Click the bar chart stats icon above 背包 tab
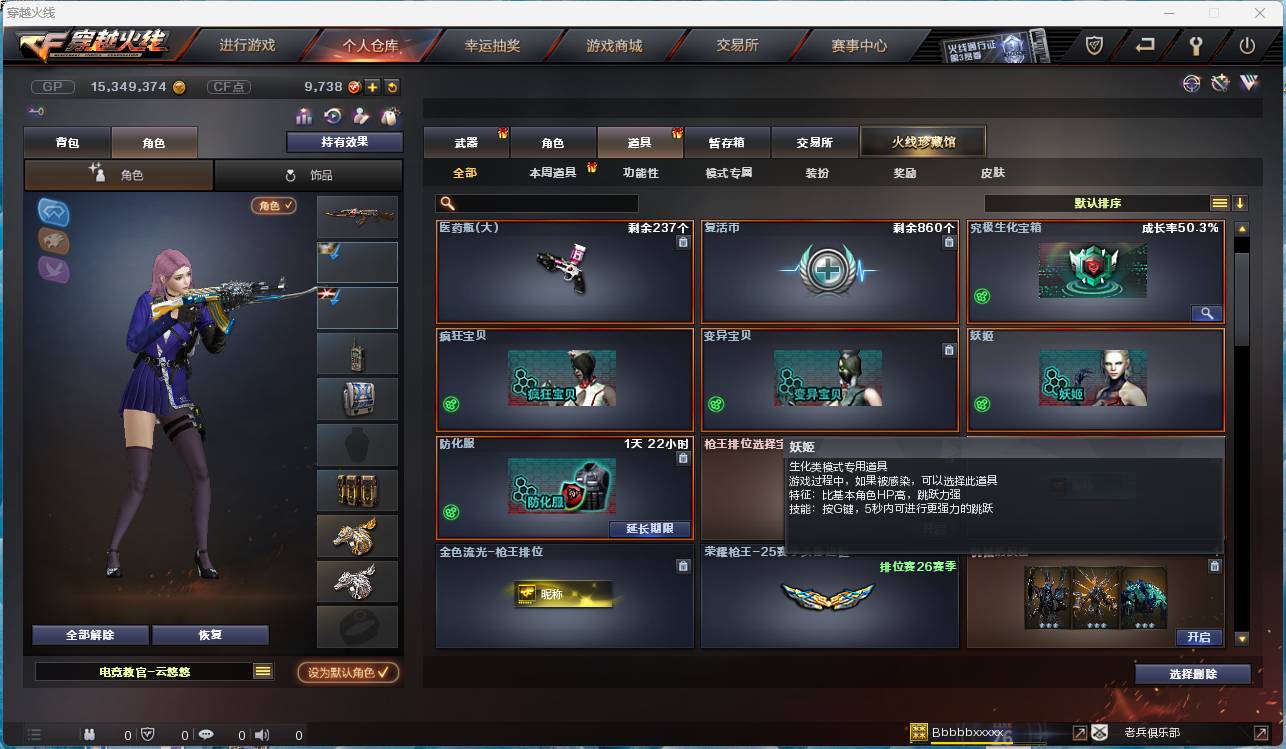The image size is (1286, 749). click(x=305, y=116)
